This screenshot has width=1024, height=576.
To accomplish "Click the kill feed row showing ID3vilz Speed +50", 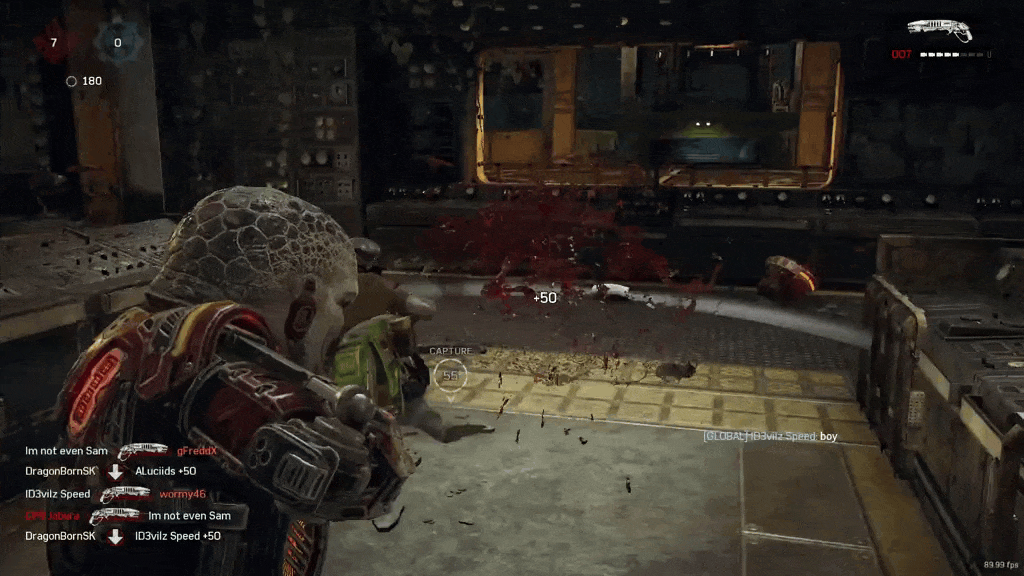I will (123, 537).
